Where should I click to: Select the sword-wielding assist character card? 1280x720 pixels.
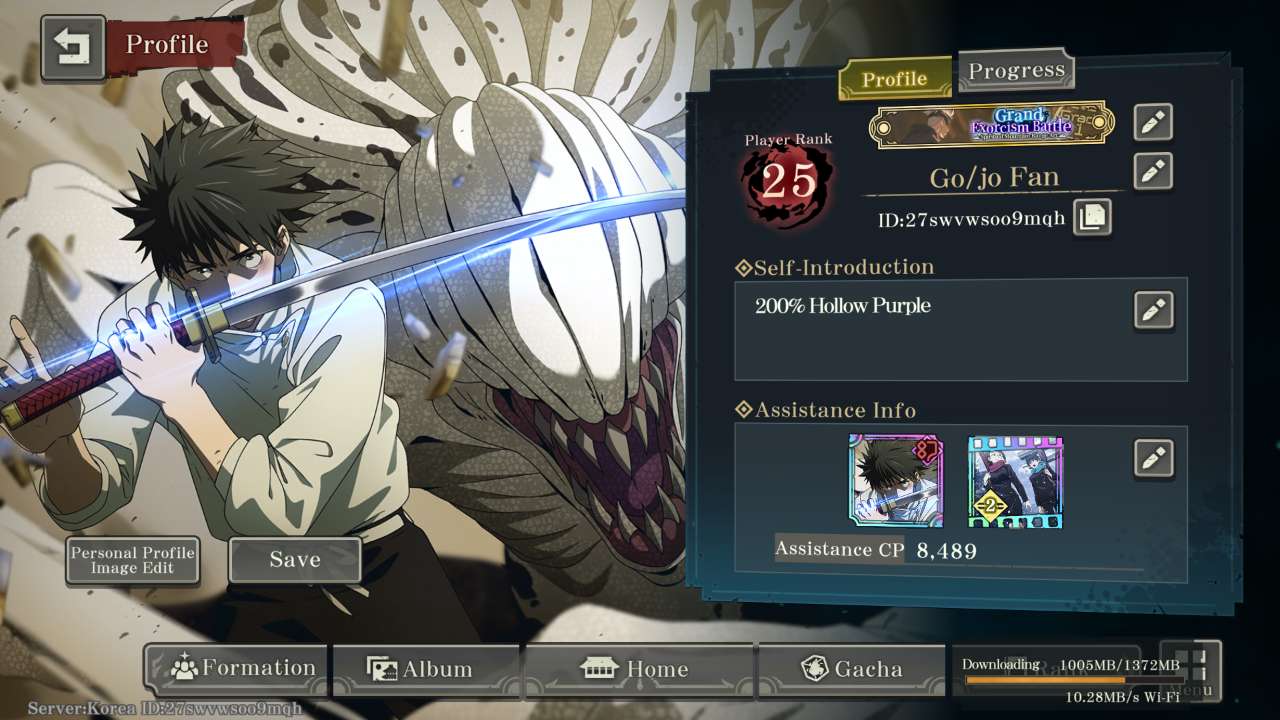[x=895, y=481]
